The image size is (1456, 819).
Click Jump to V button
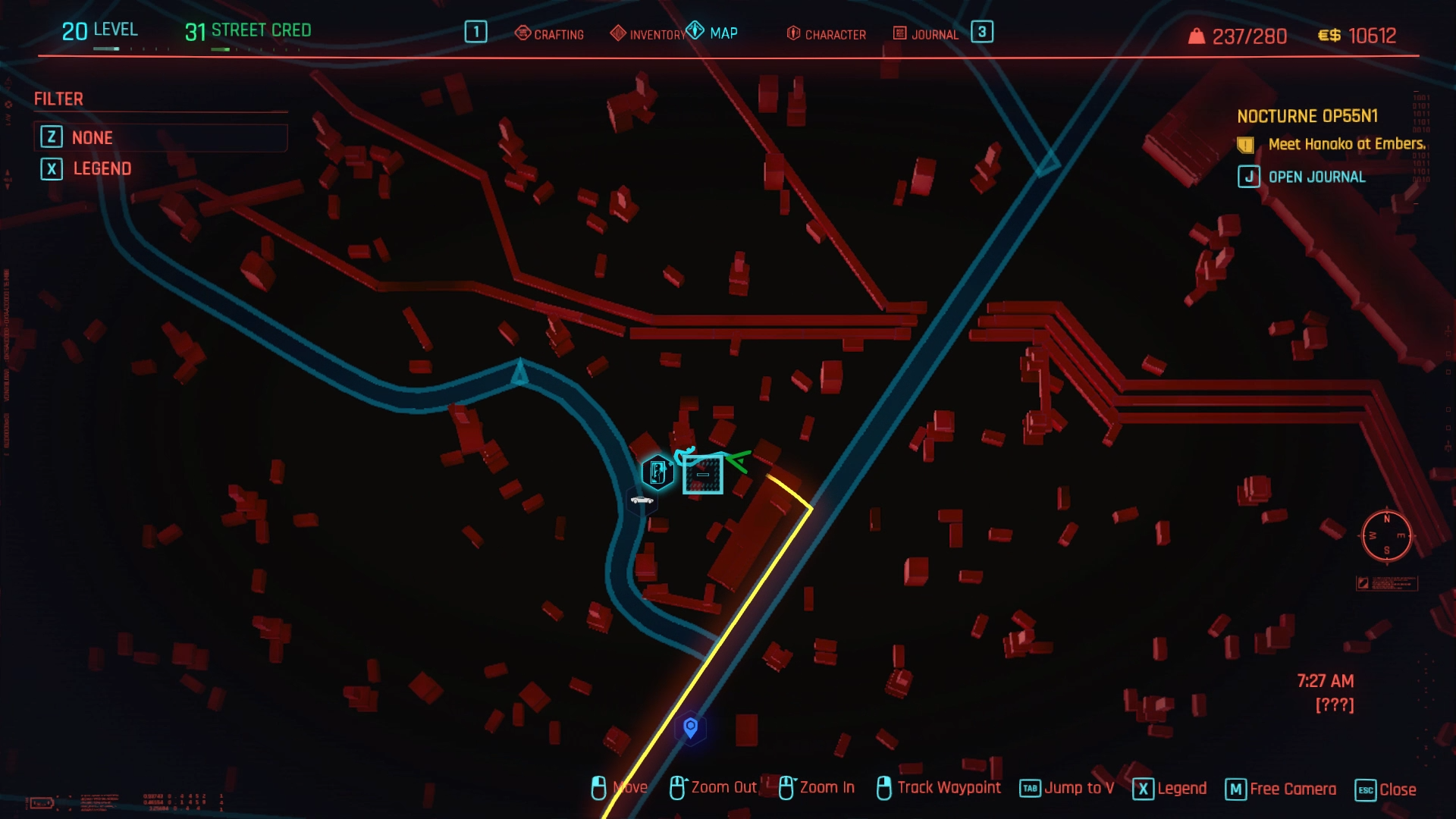pos(1067,788)
